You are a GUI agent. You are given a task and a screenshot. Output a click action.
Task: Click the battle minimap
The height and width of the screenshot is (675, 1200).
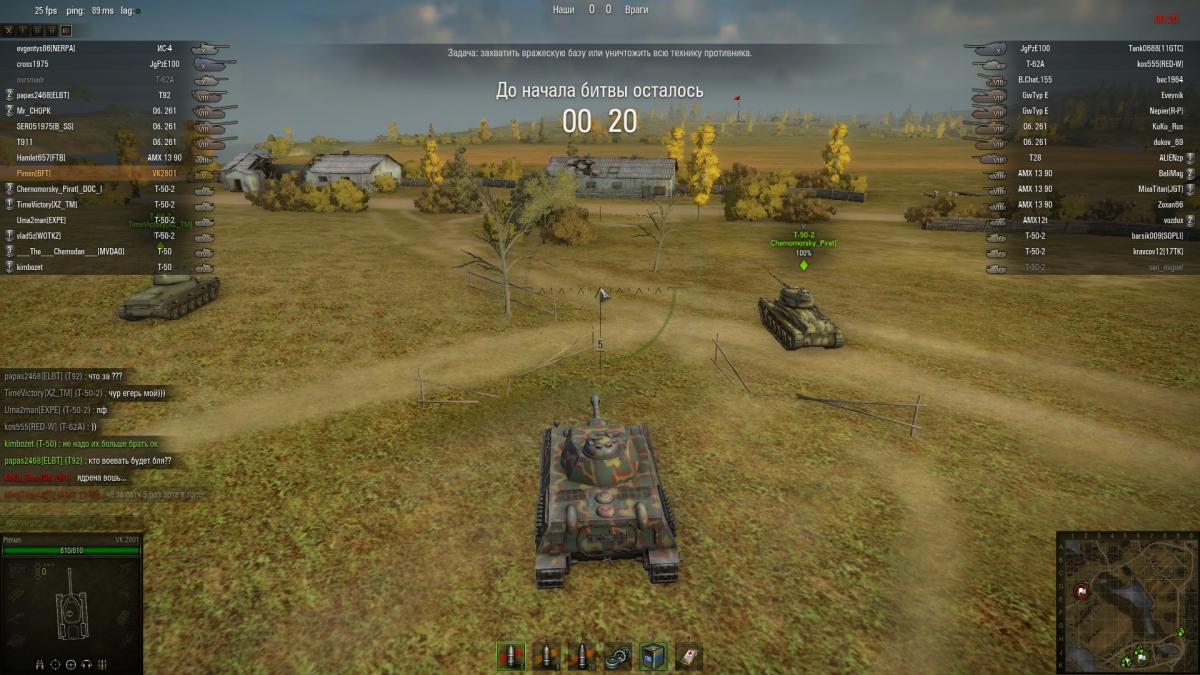(x=1128, y=602)
